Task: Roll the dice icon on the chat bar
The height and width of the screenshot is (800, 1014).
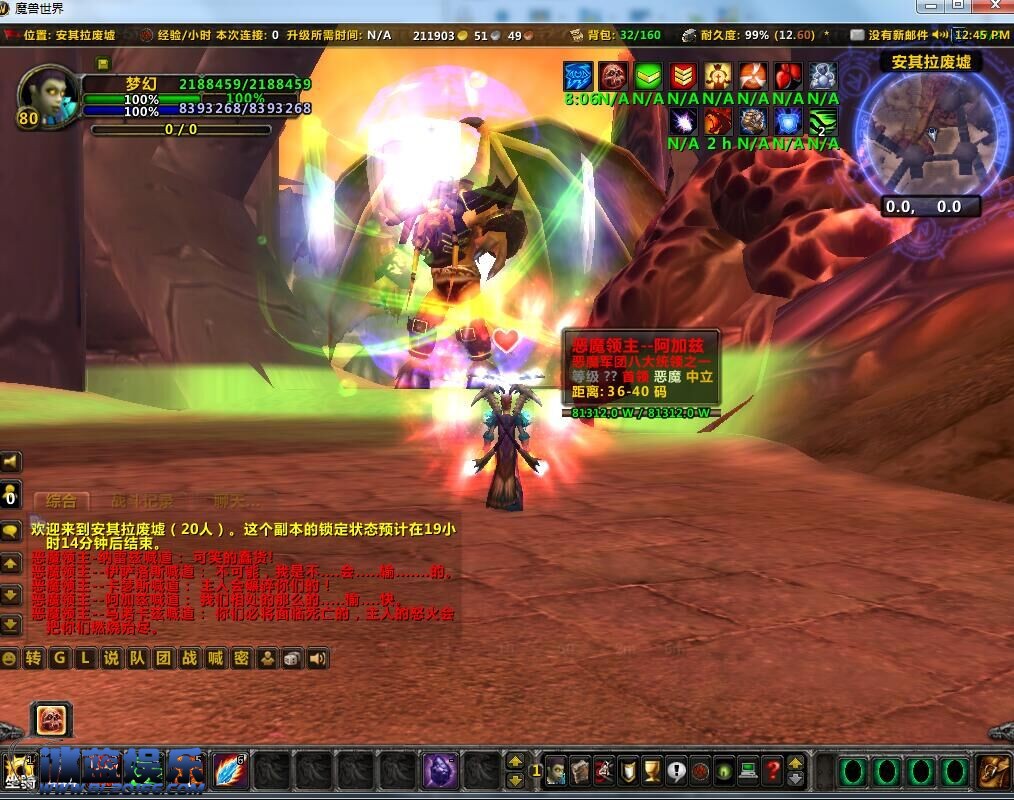Action: coord(292,658)
